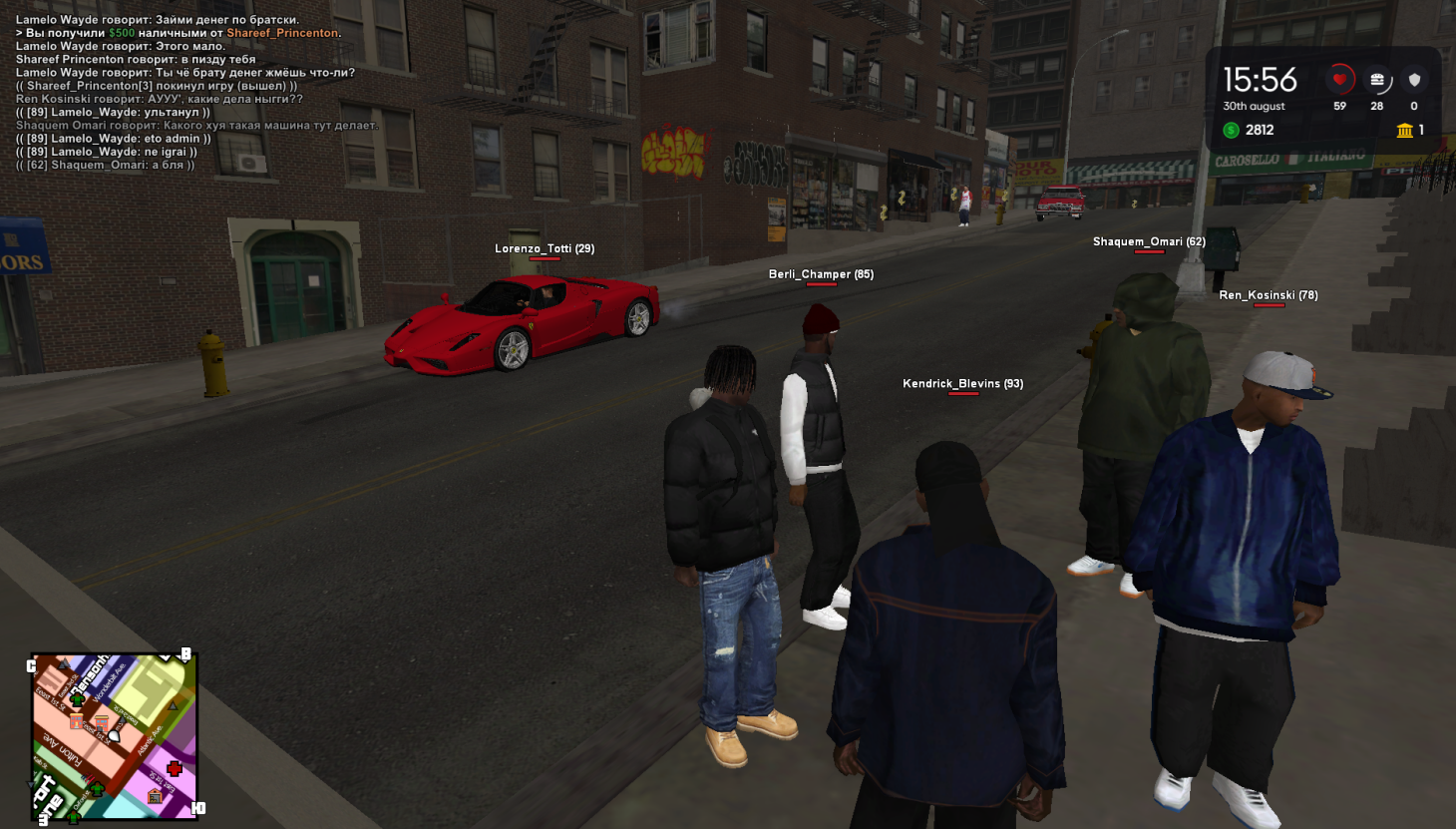Select the Kendrick_Blevins nametag
Screen dimensions: 1456x829
tap(962, 383)
